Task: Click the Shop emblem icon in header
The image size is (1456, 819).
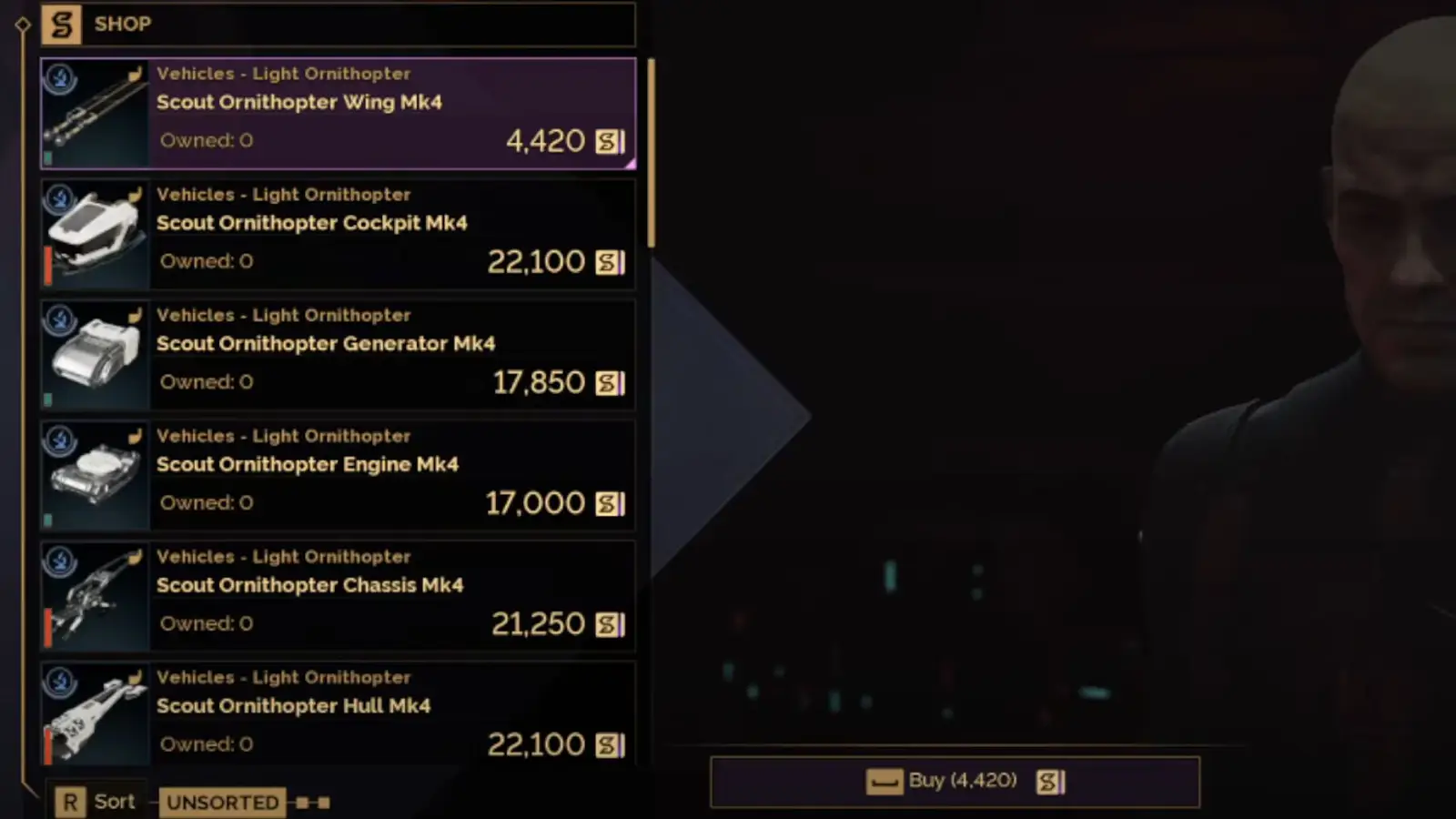Action: [61, 25]
